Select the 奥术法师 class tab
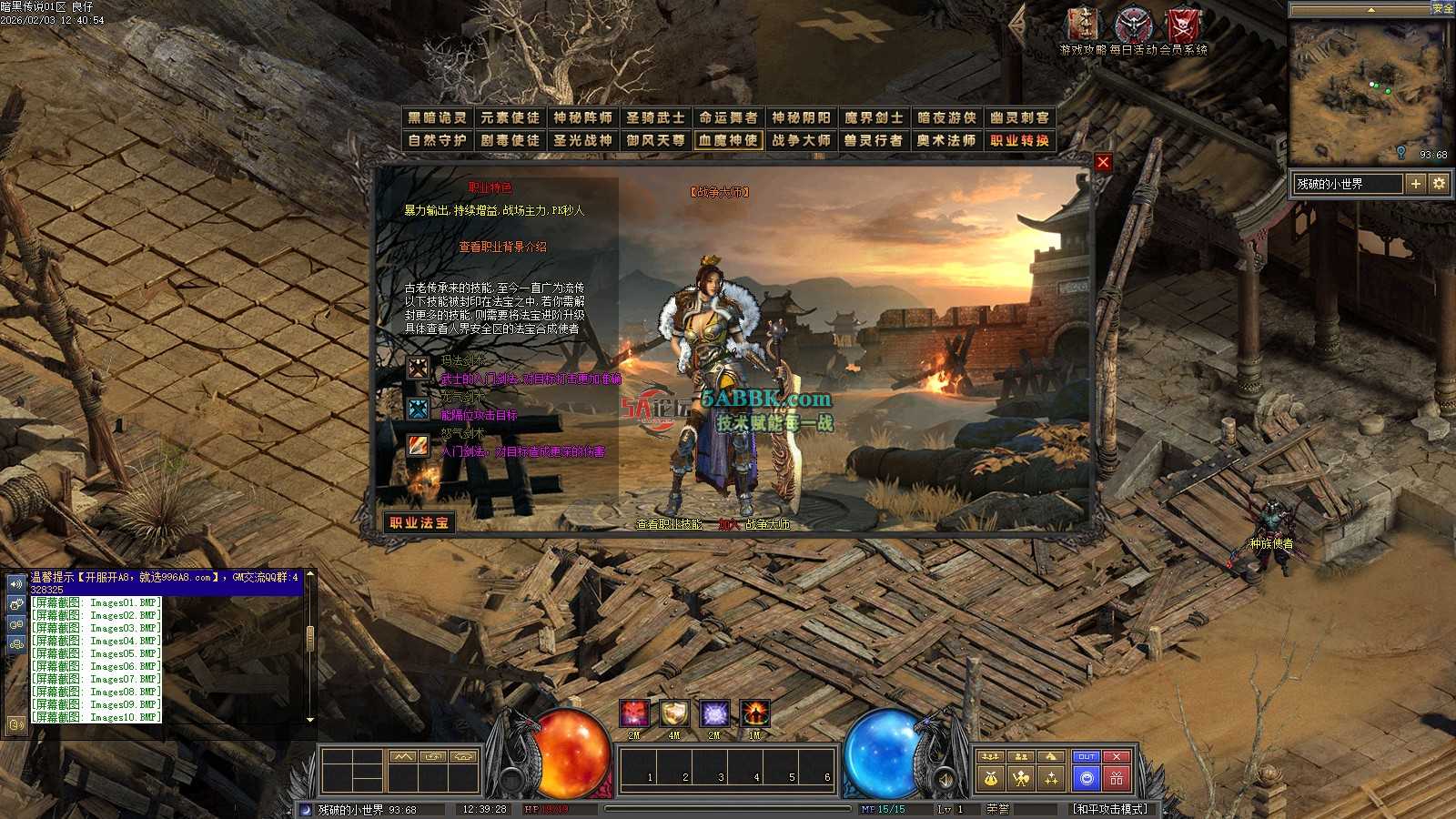This screenshot has height=819, width=1456. pos(946,140)
